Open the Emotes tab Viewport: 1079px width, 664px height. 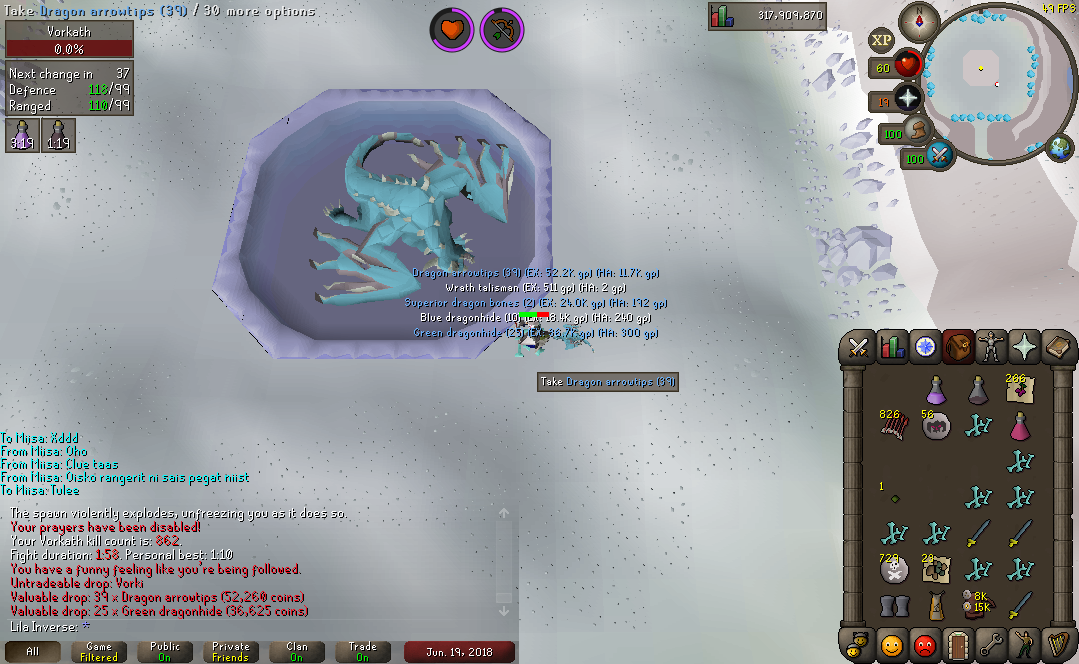pos(1023,645)
